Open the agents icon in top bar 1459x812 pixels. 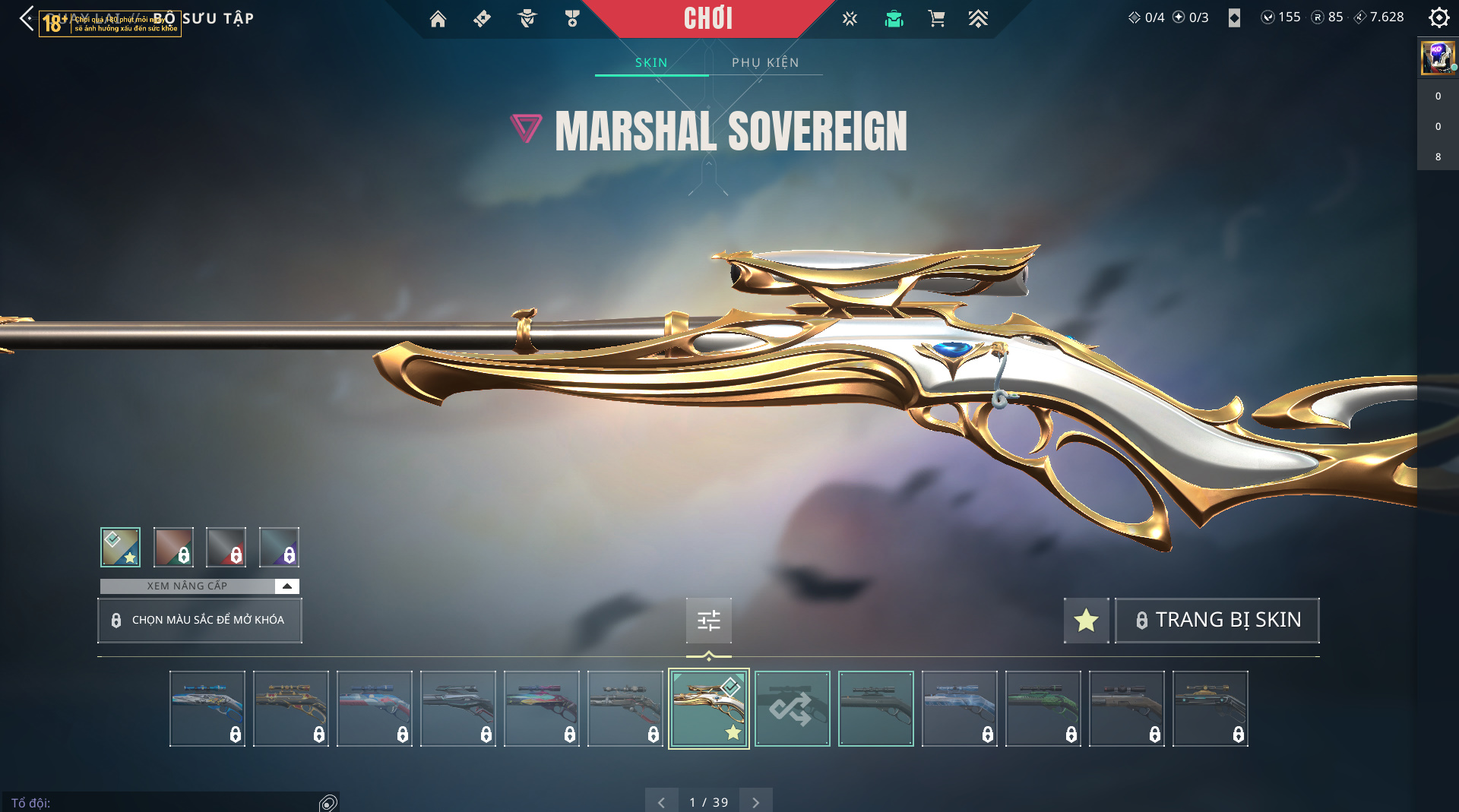527,18
